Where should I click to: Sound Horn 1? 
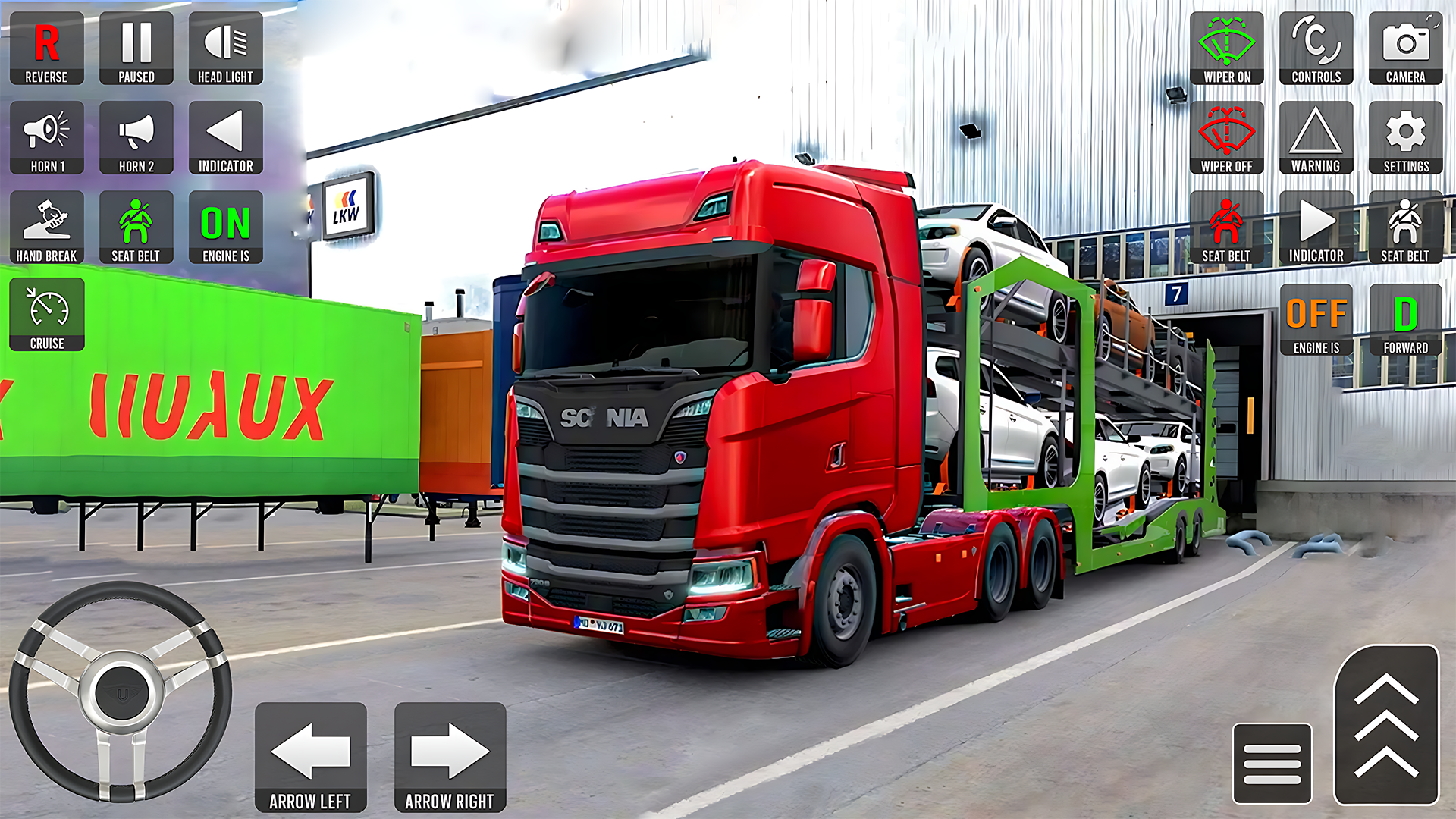coord(46,137)
